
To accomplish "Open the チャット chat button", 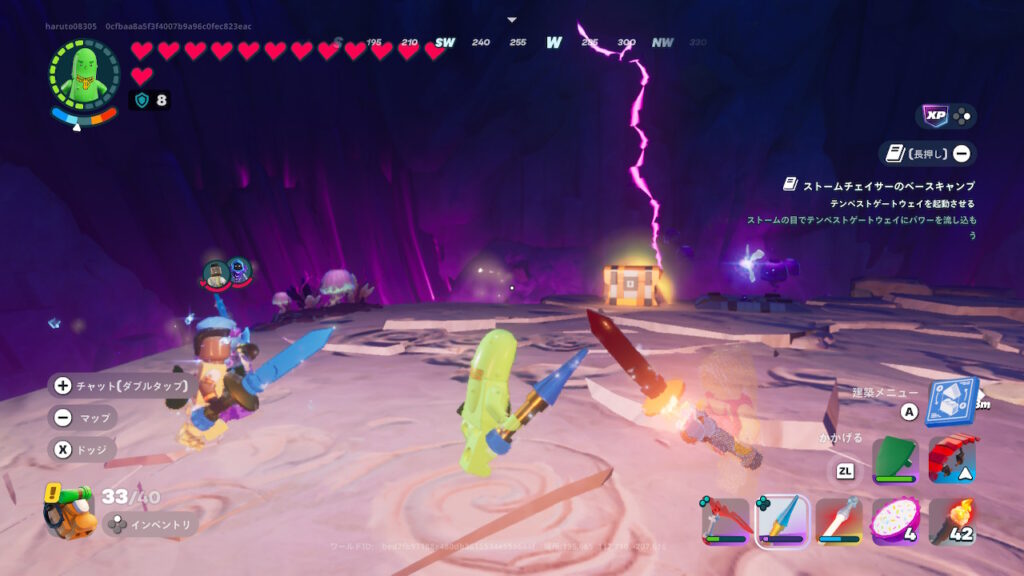I will (x=119, y=385).
